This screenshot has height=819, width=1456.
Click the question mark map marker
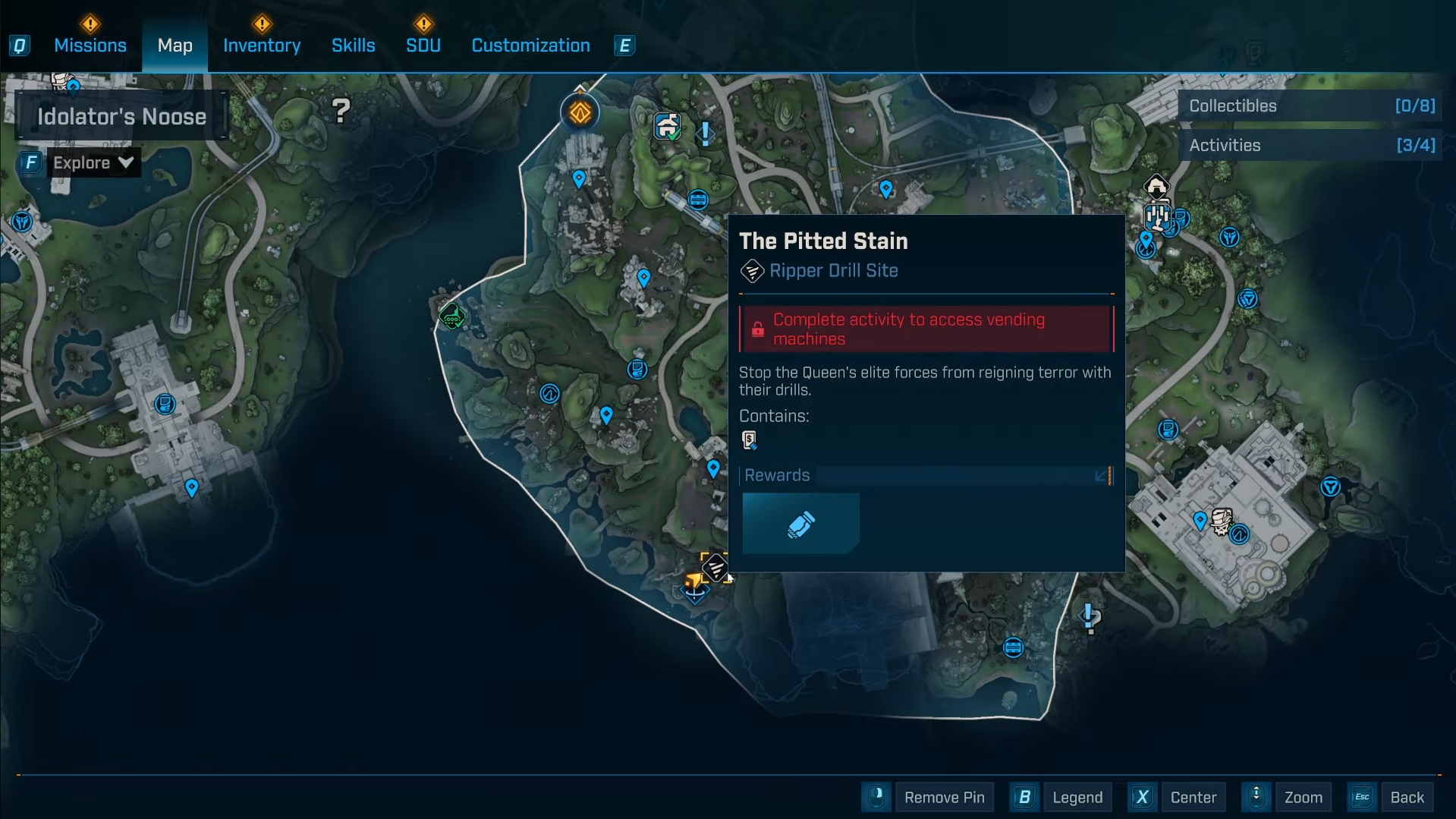point(341,112)
